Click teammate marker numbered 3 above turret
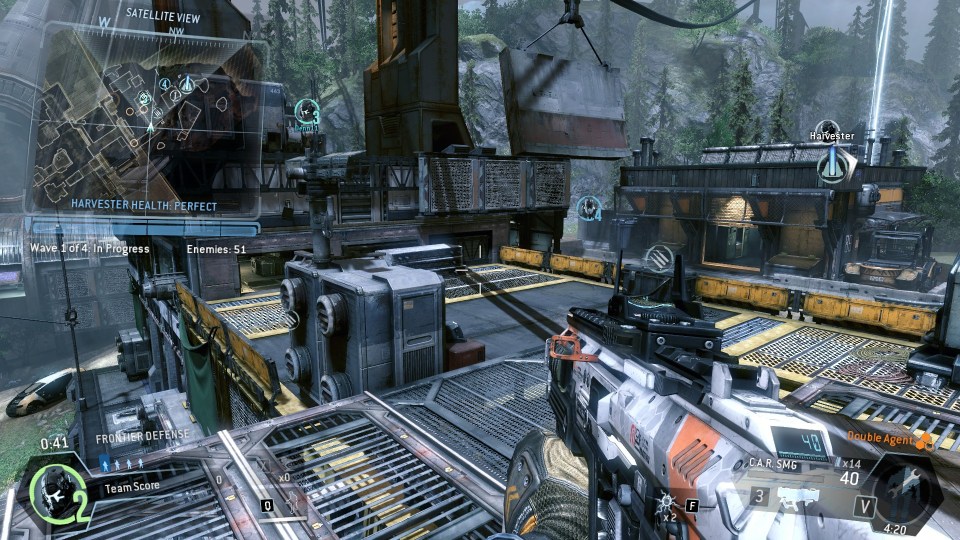960x540 pixels. (307, 112)
